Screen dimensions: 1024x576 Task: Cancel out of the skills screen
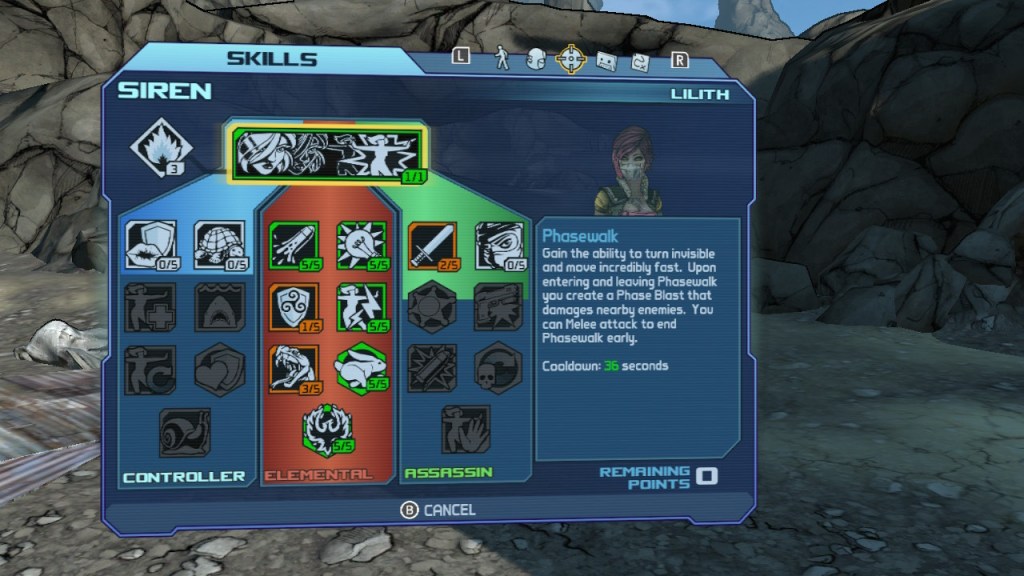[x=438, y=510]
